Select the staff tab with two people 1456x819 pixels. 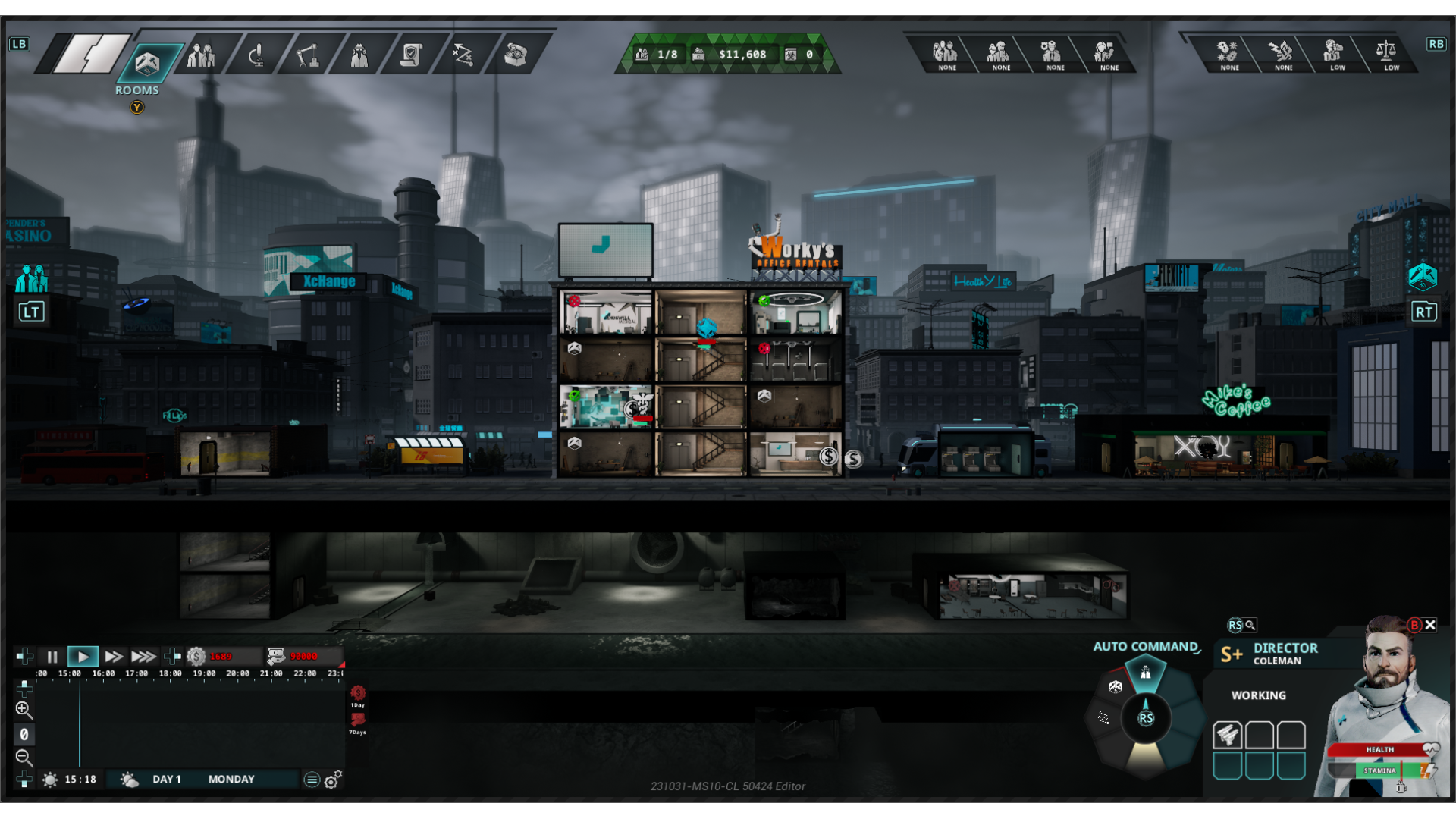point(201,55)
